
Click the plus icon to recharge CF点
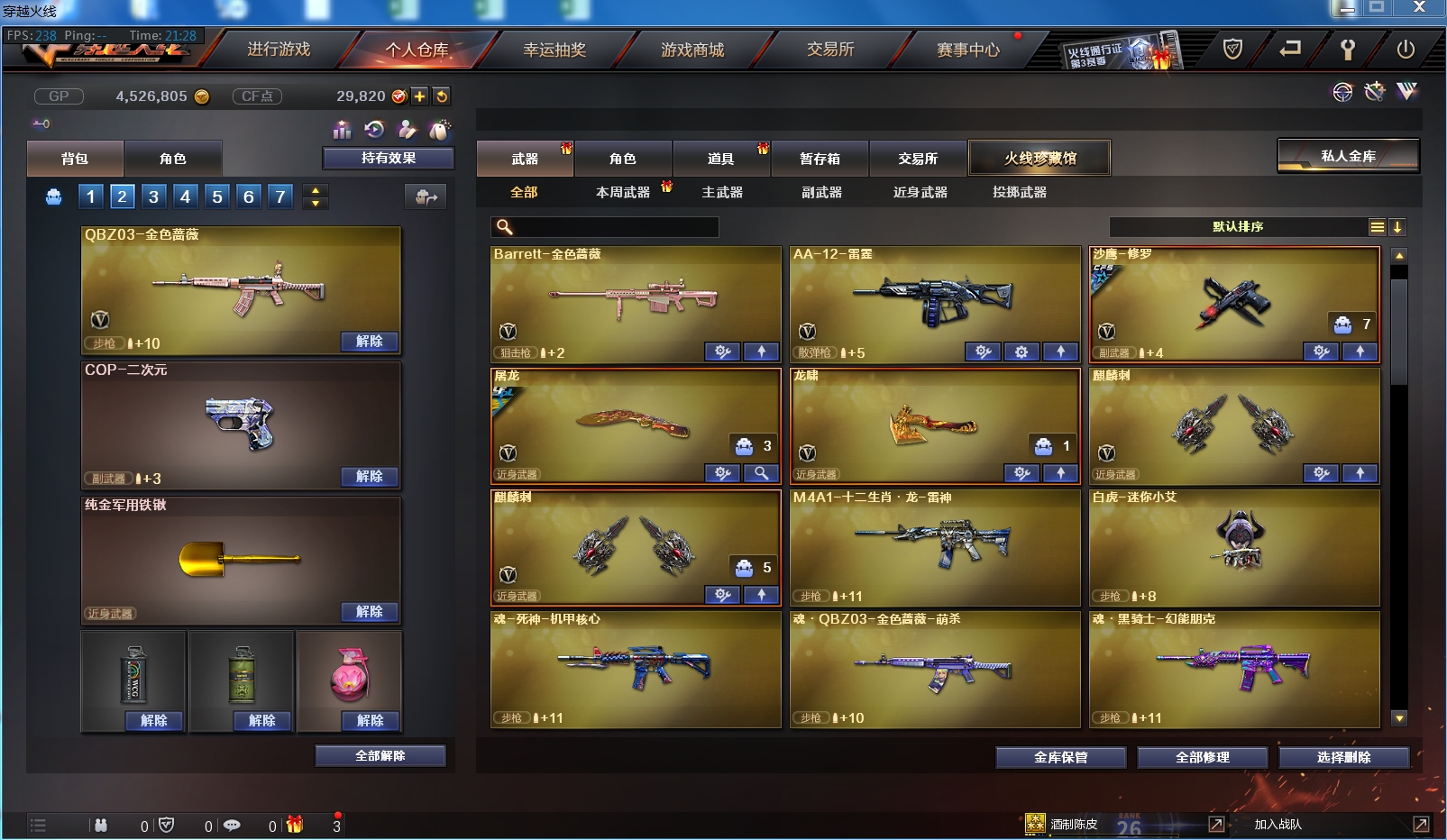(x=419, y=96)
